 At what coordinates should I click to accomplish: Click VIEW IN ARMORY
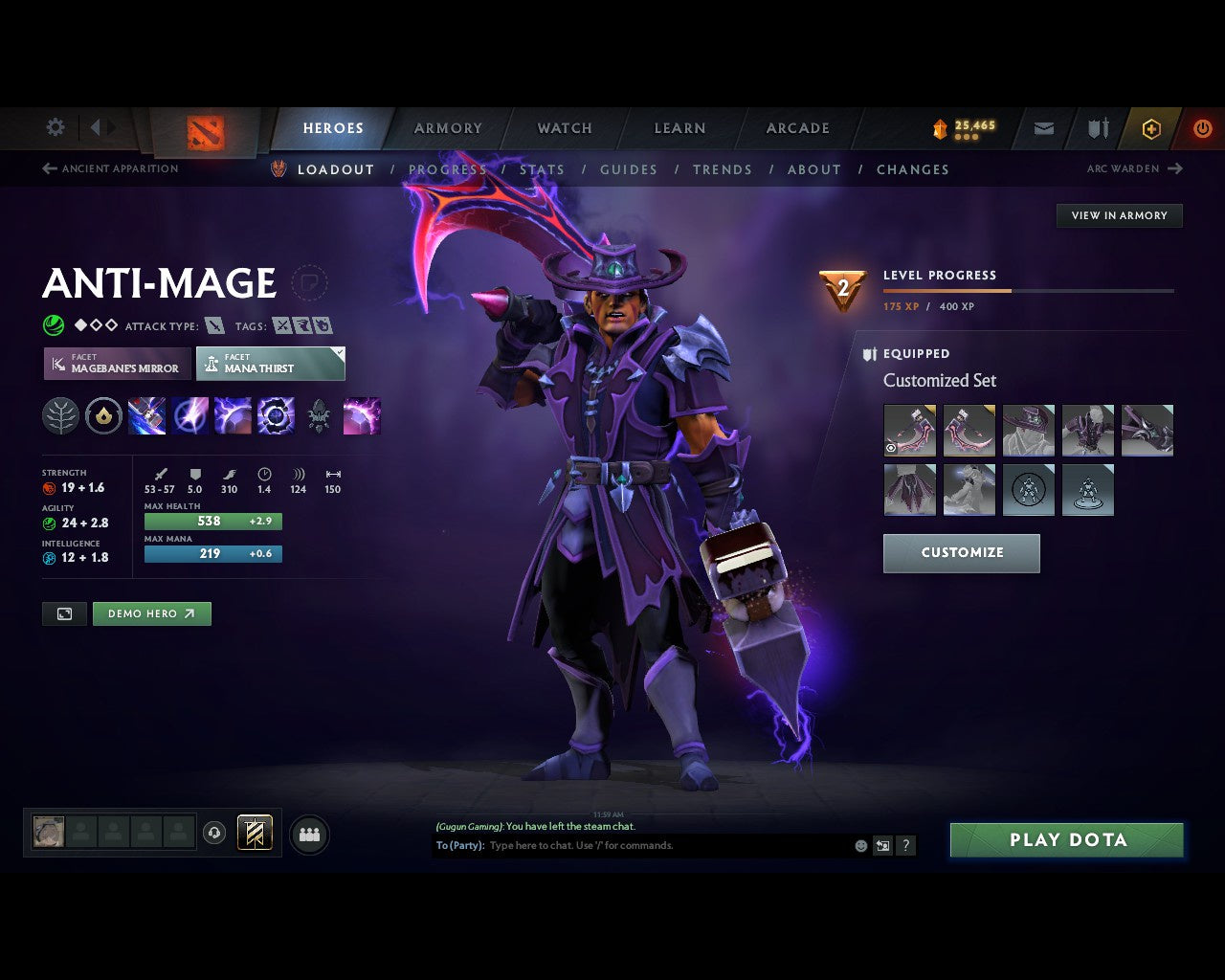point(1119,215)
